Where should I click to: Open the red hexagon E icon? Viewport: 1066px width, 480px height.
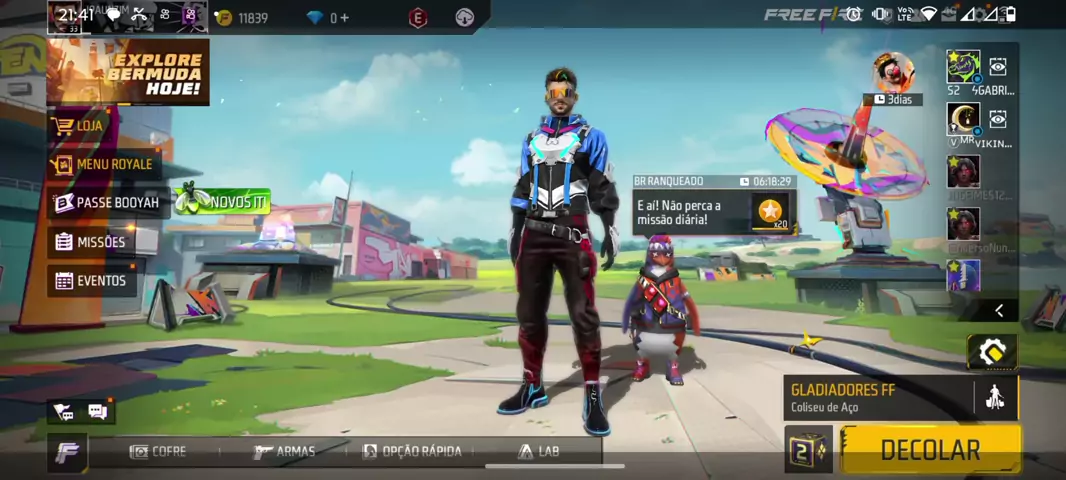[417, 18]
